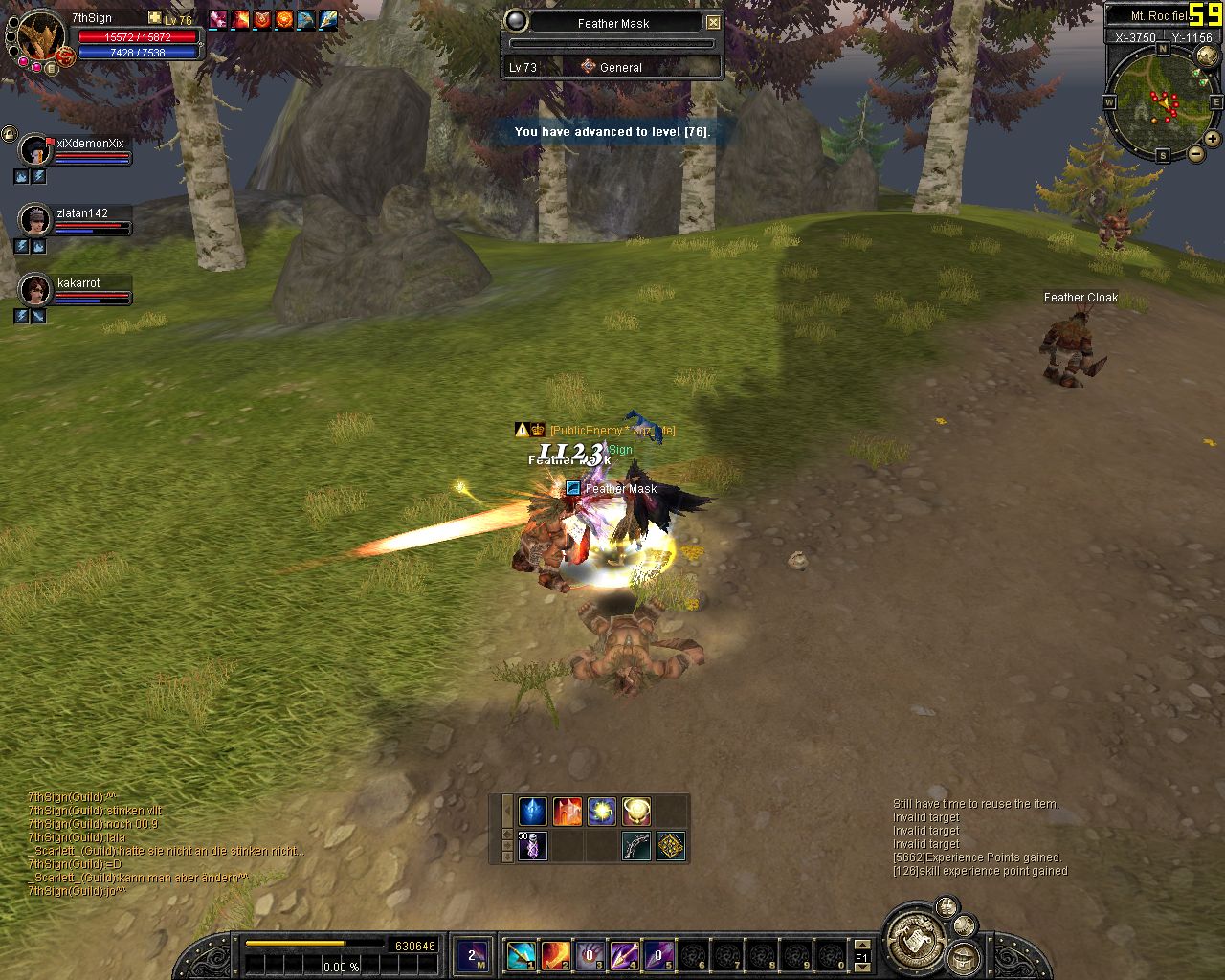This screenshot has height=980, width=1225.
Task: Activate the fire skill in slot 2
Action: click(x=555, y=954)
